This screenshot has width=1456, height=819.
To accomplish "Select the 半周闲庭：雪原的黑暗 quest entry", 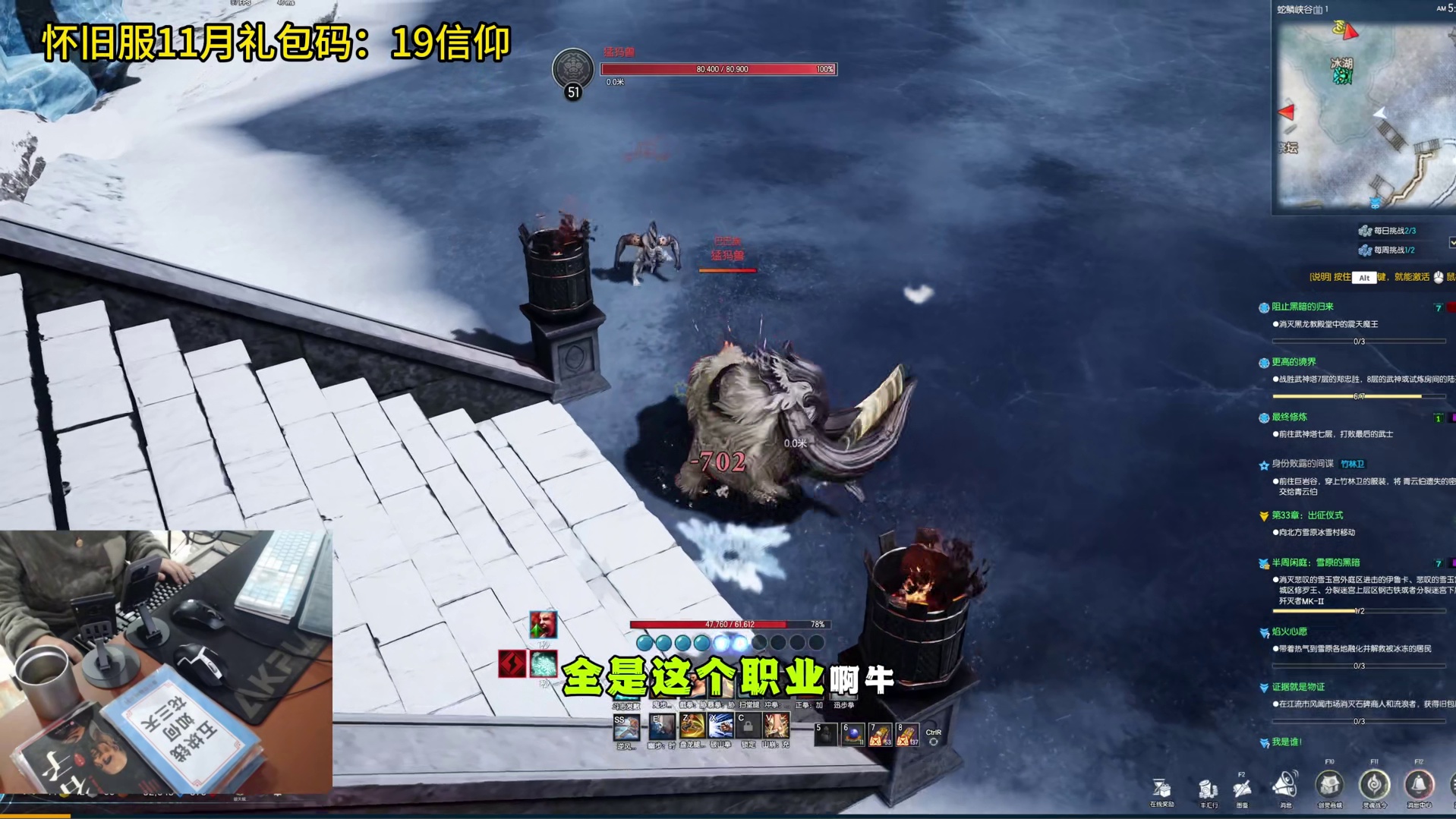I will tap(1315, 562).
